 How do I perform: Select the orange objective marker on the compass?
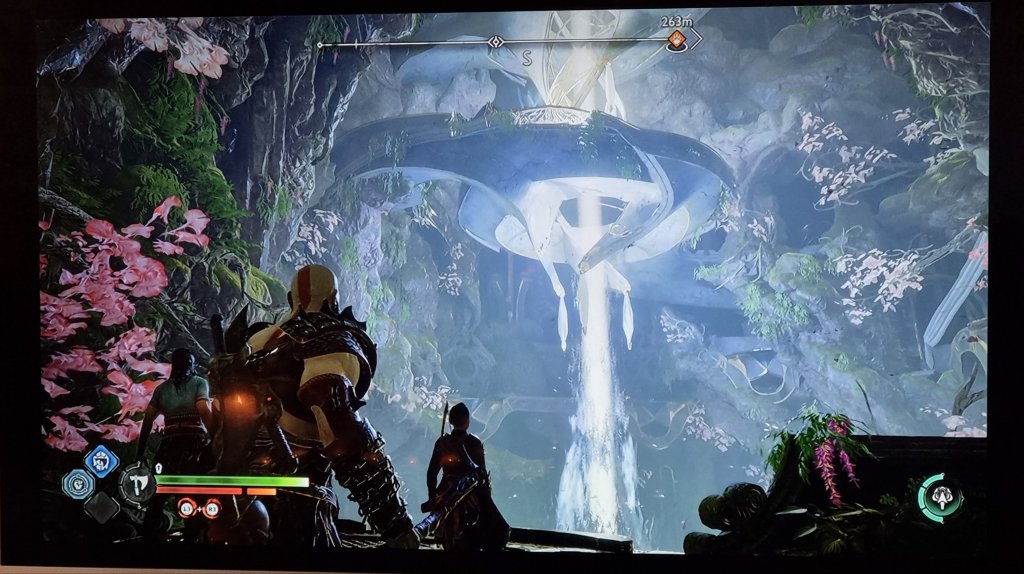[x=677, y=40]
